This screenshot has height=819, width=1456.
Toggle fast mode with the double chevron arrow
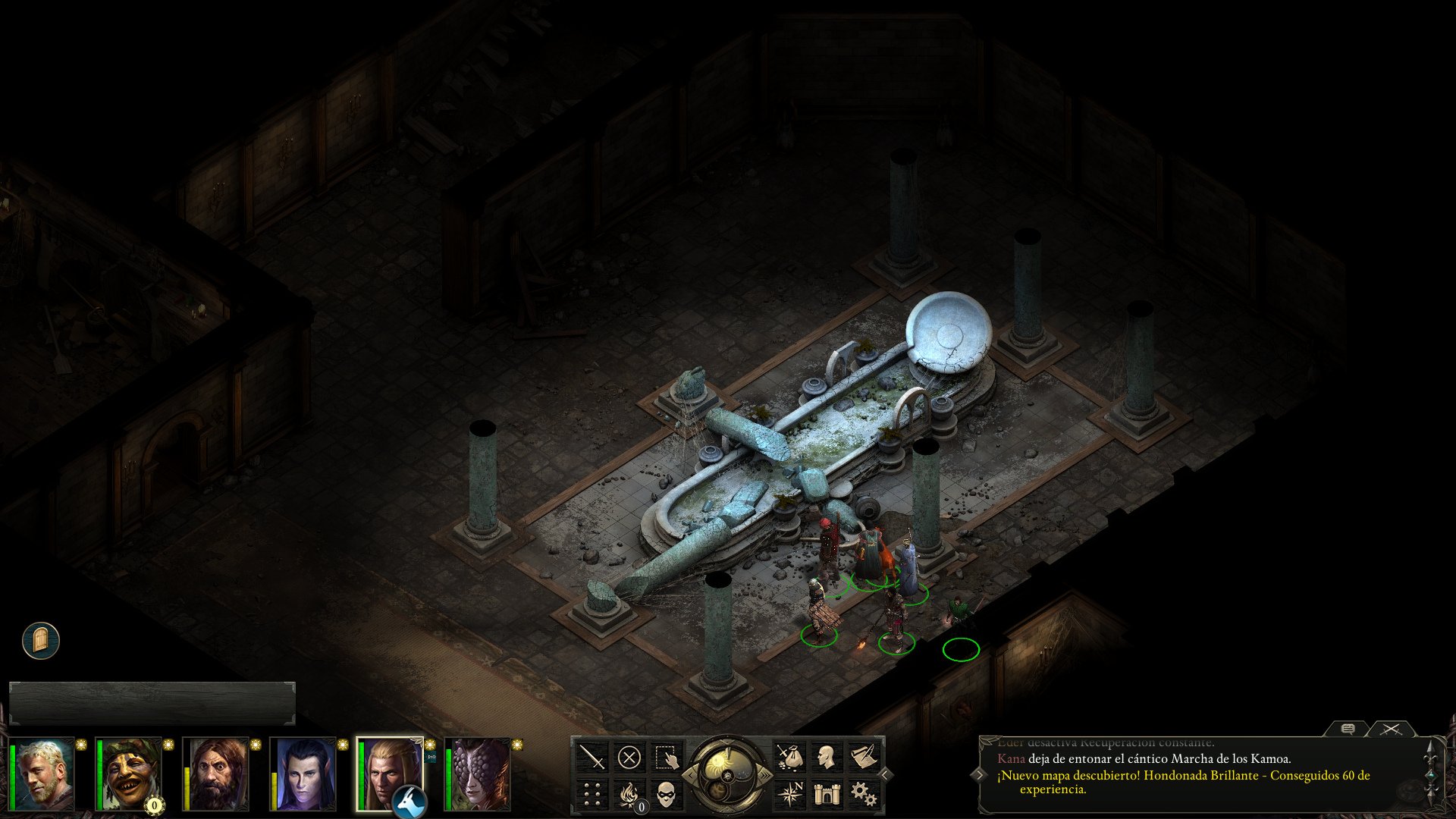765,776
